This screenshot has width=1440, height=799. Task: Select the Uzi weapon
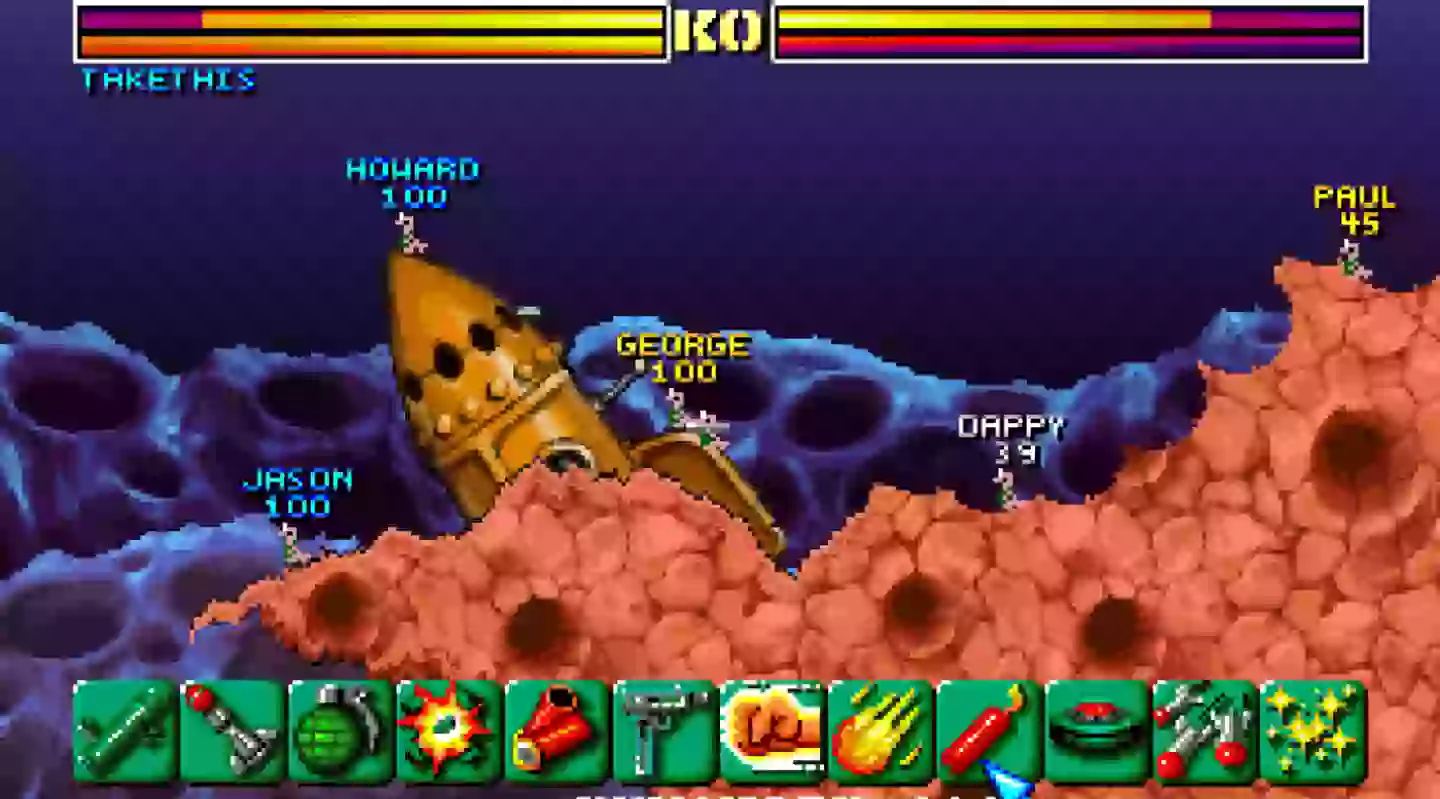[661, 733]
